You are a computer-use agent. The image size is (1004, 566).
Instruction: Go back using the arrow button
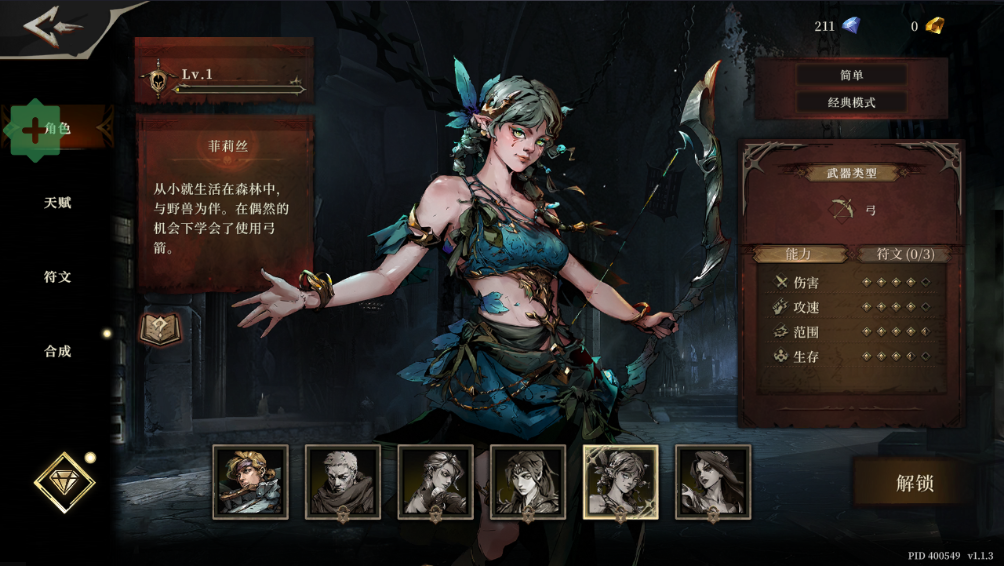point(53,27)
